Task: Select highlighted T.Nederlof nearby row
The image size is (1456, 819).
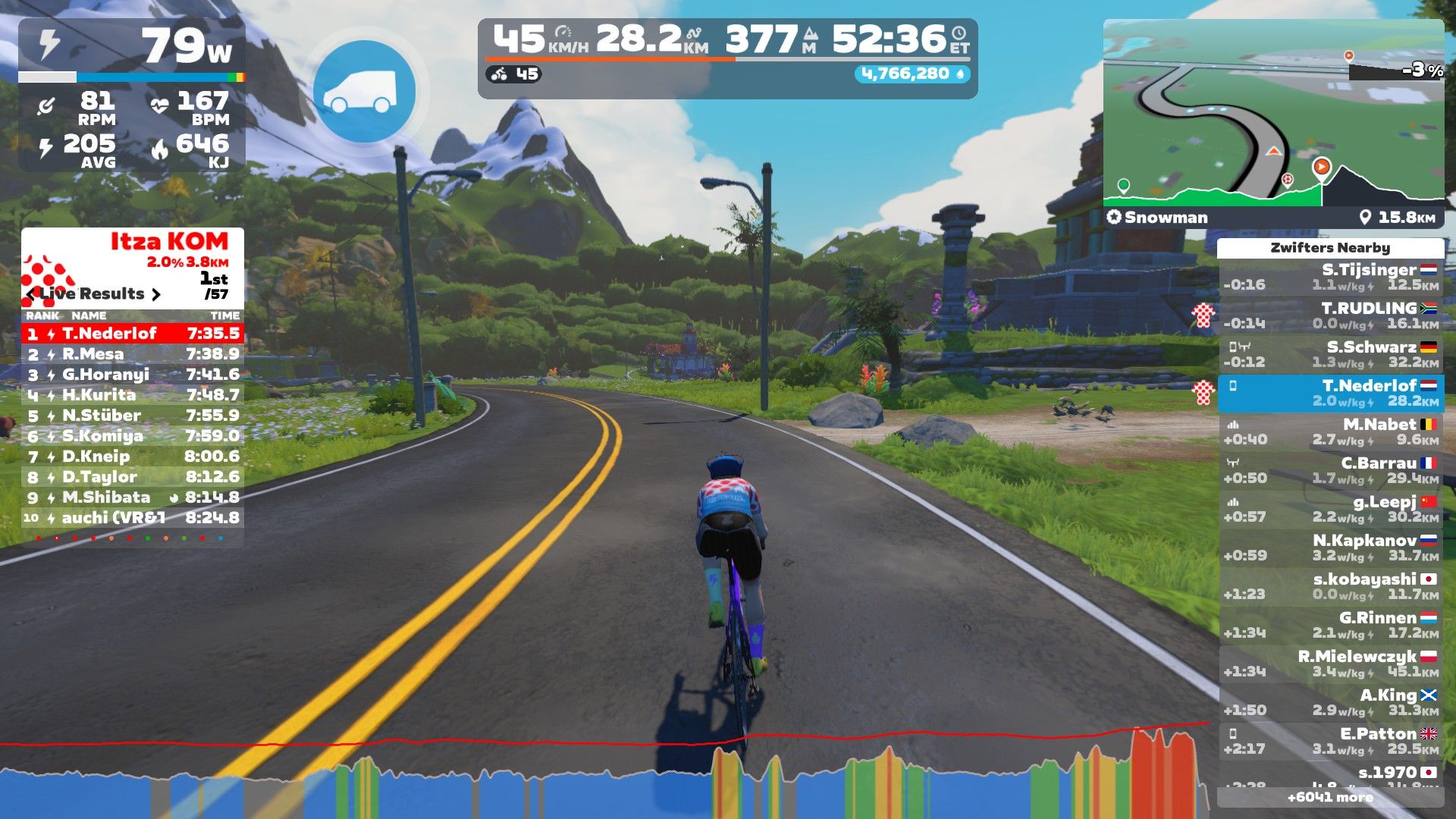Action: point(1331,393)
